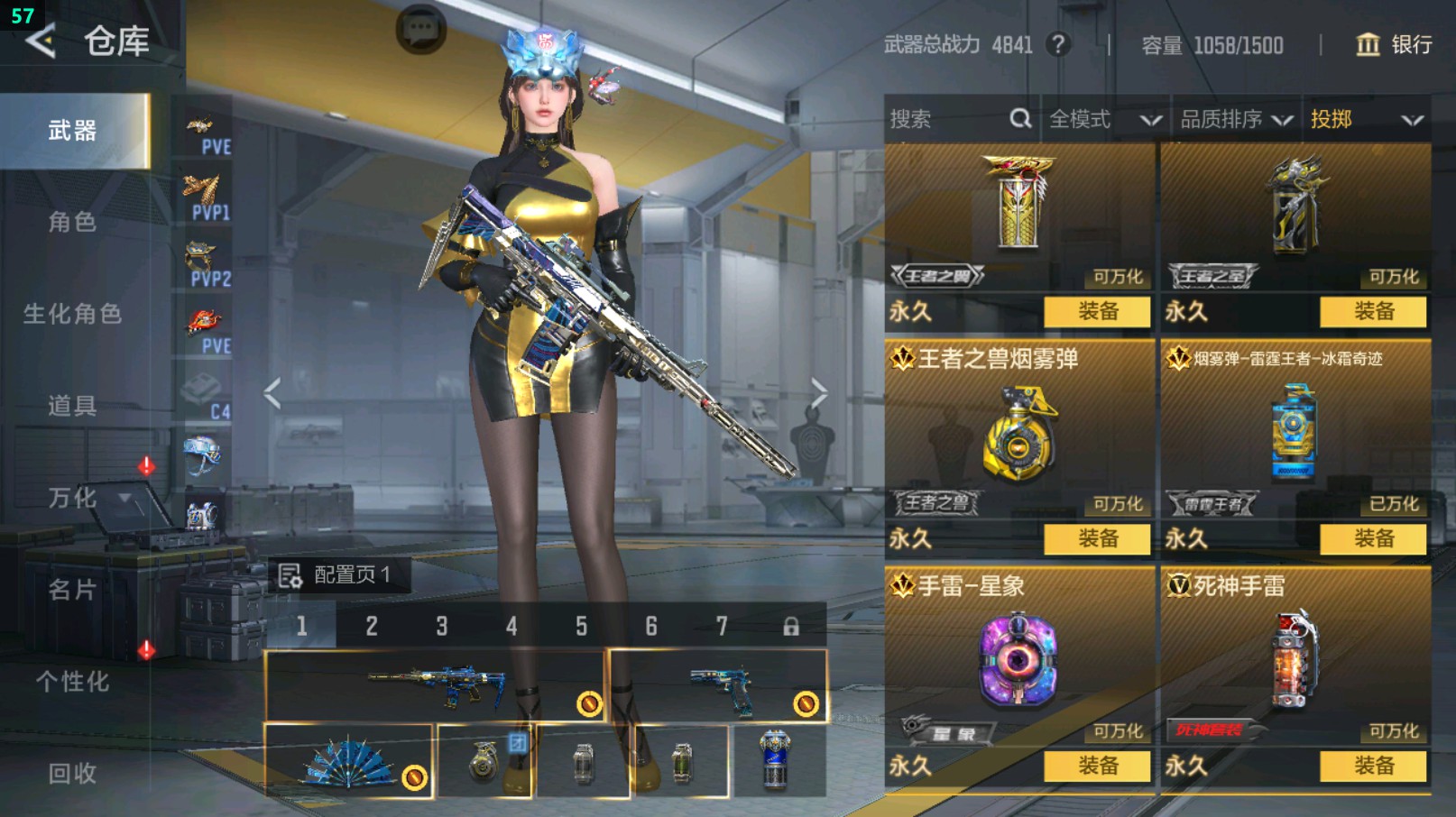Click the 配置页1 settings icon
The height and width of the screenshot is (817, 1456).
point(290,574)
